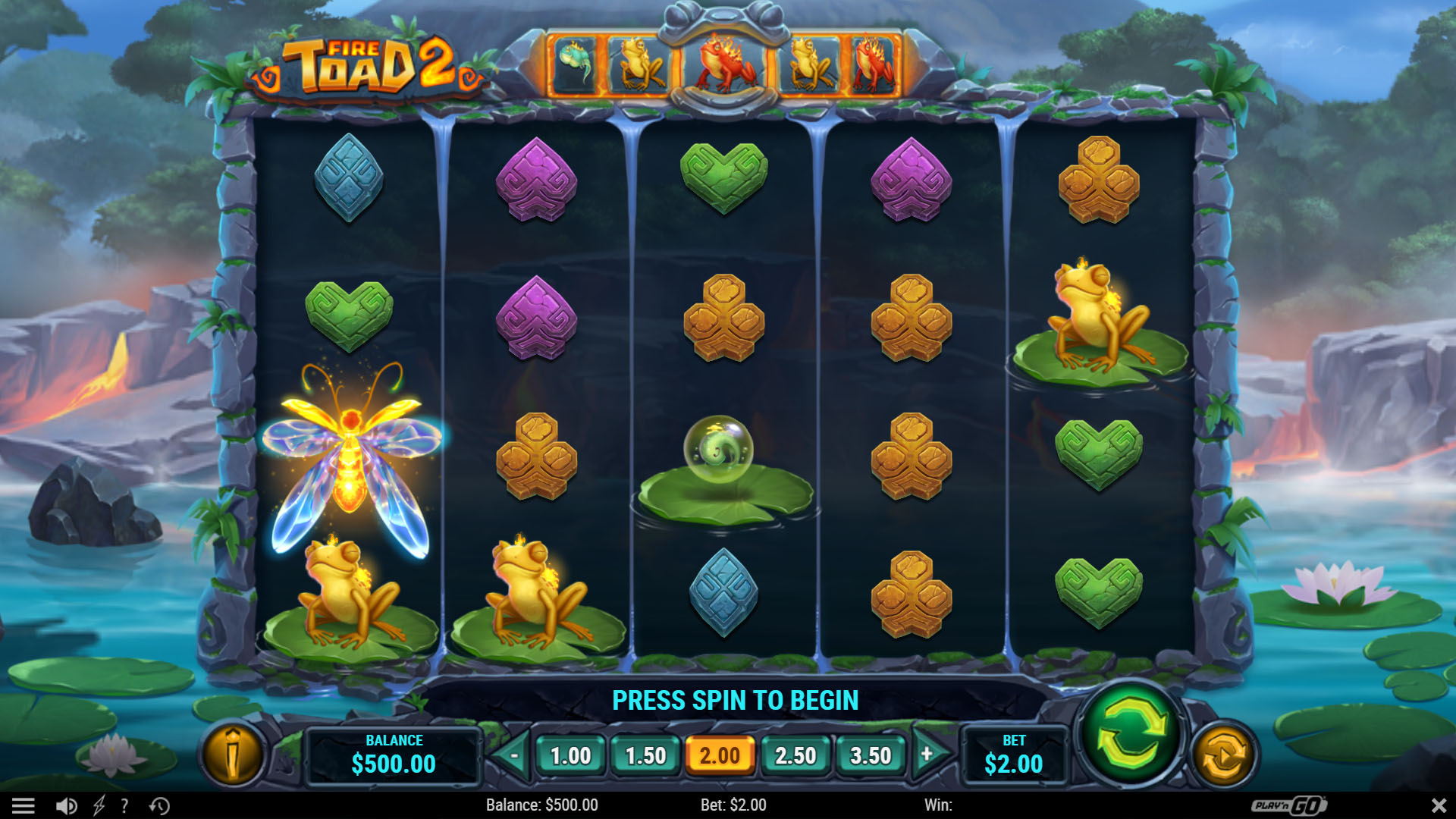Screen dimensions: 1456x819
Task: Increase the bet with the plus arrow
Action: (928, 755)
